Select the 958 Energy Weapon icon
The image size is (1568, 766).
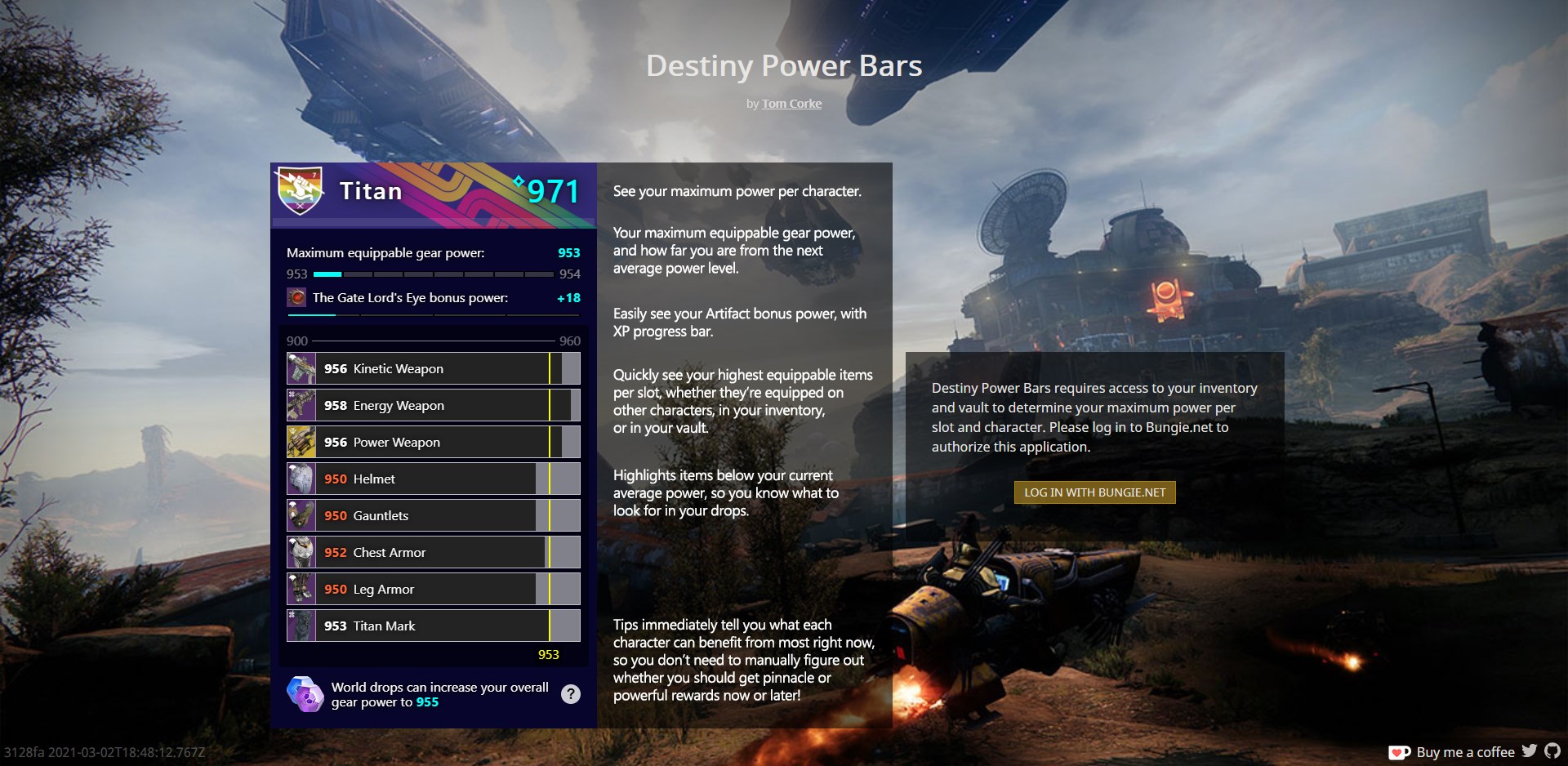[x=301, y=405]
